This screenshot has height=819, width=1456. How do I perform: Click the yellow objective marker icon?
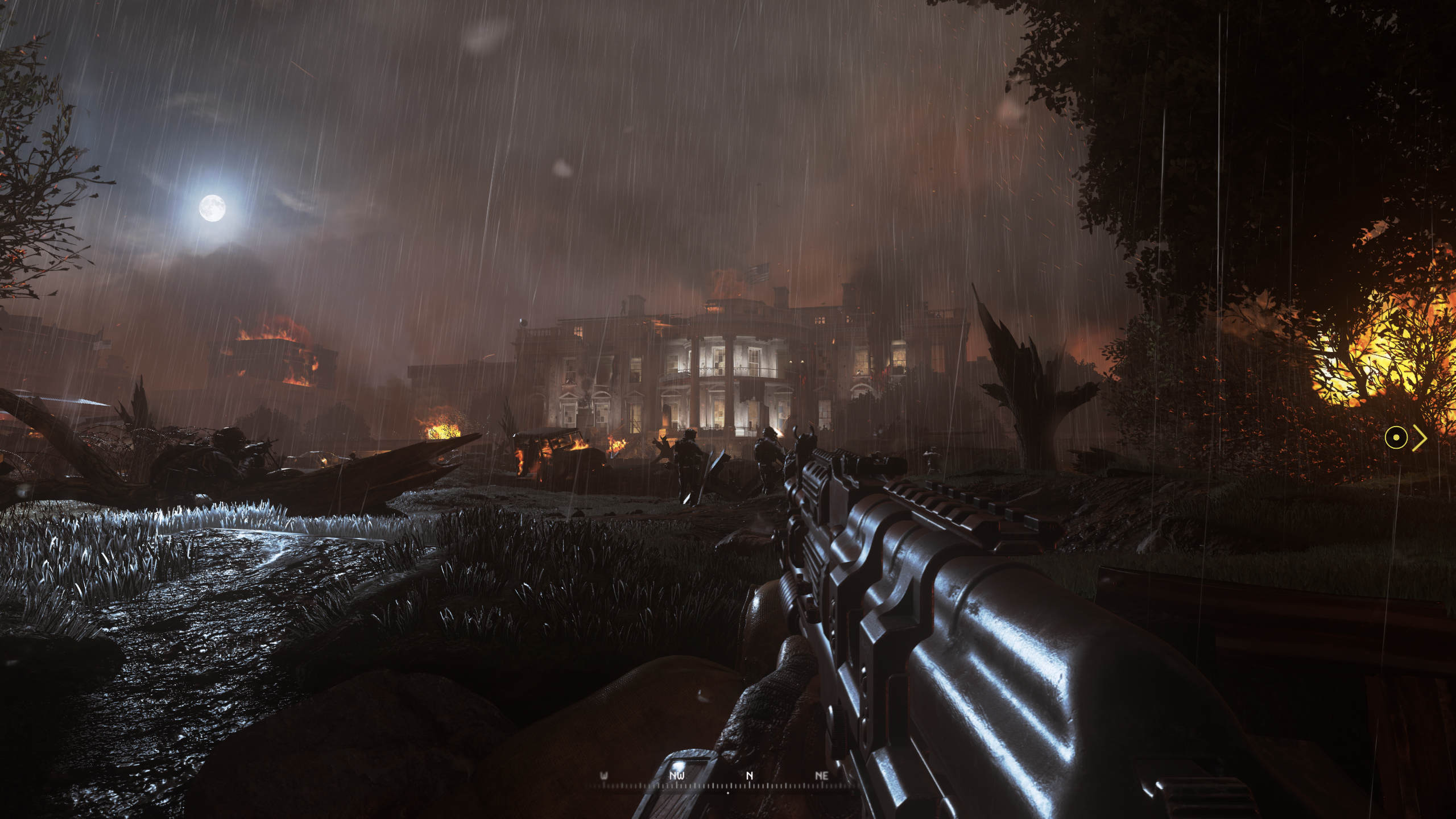(x=1396, y=438)
